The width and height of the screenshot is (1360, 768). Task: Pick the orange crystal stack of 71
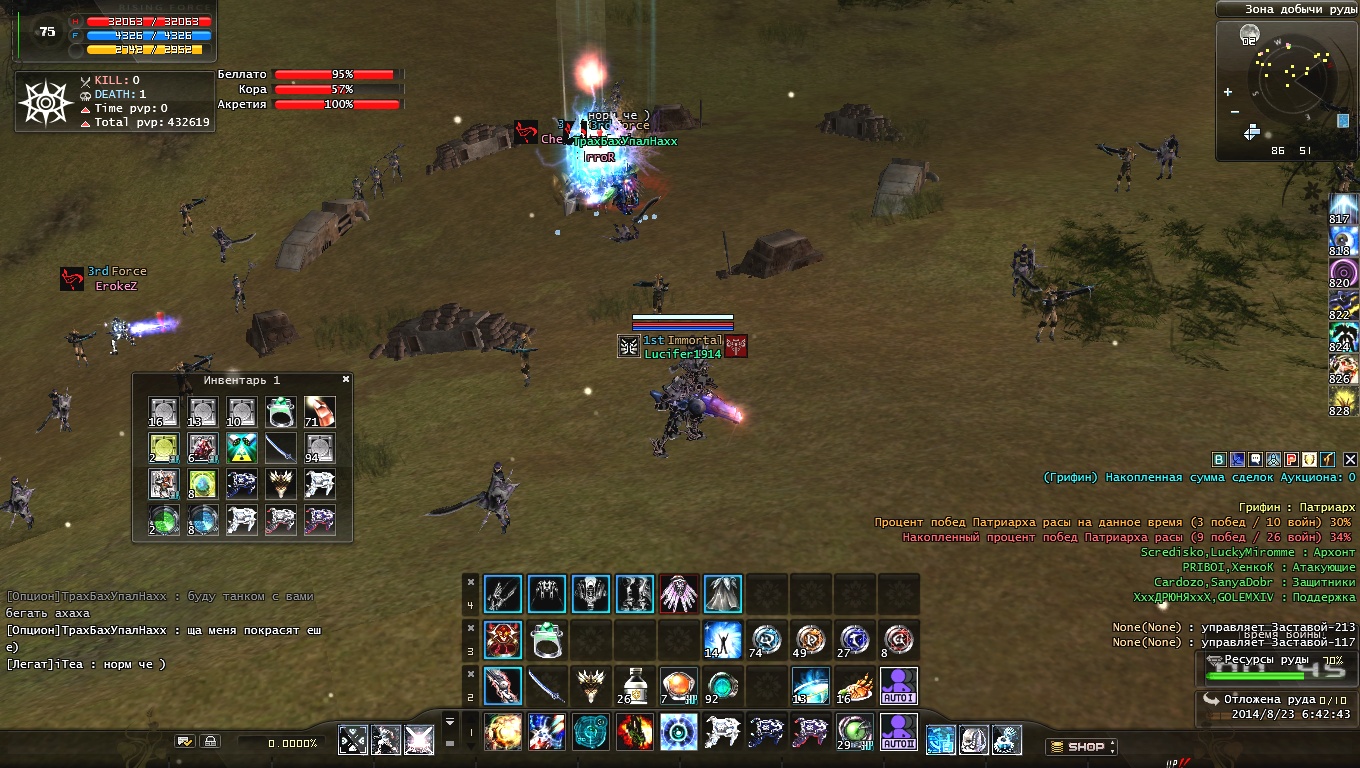pos(320,411)
